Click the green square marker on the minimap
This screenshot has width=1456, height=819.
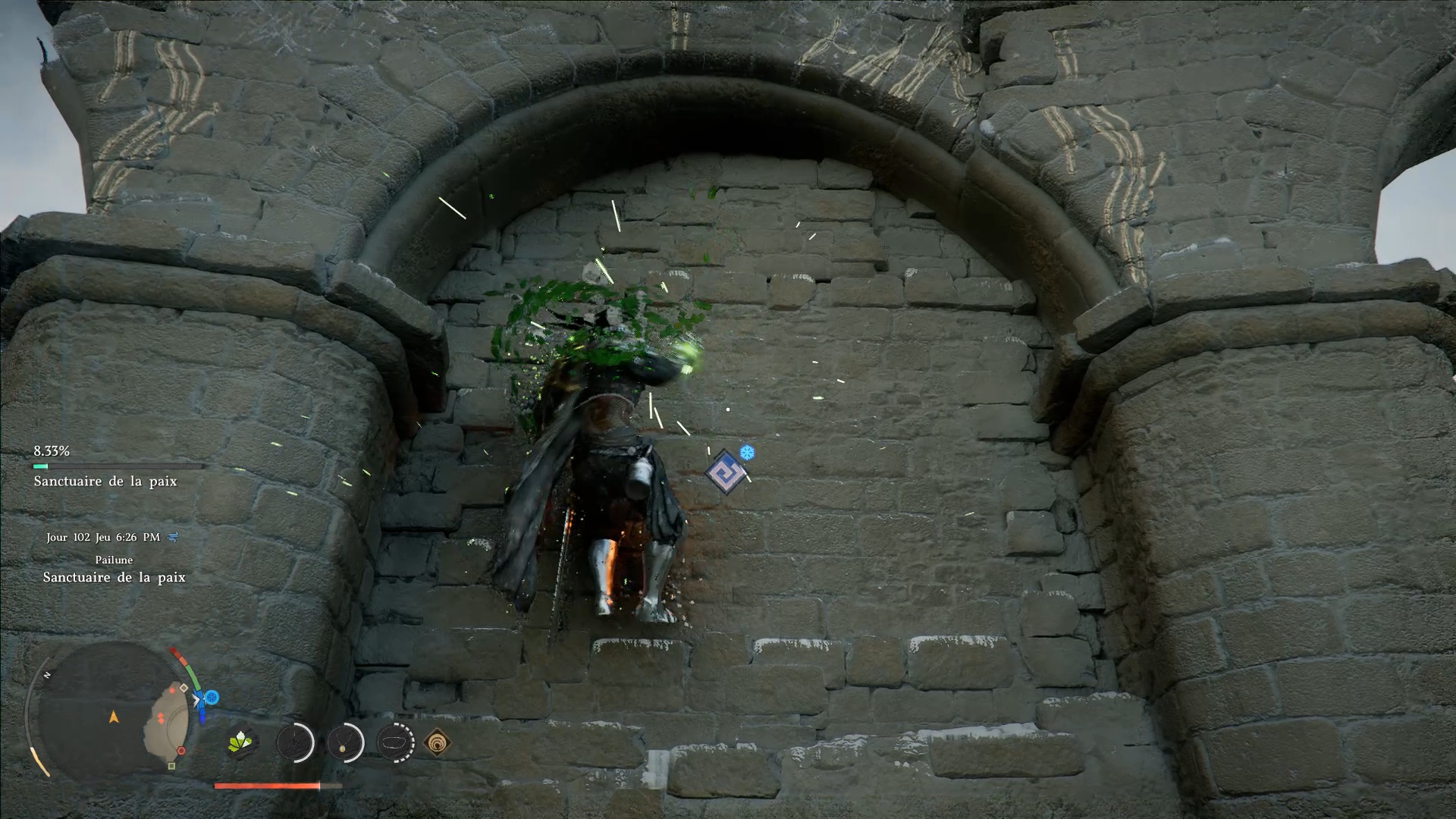tap(171, 766)
